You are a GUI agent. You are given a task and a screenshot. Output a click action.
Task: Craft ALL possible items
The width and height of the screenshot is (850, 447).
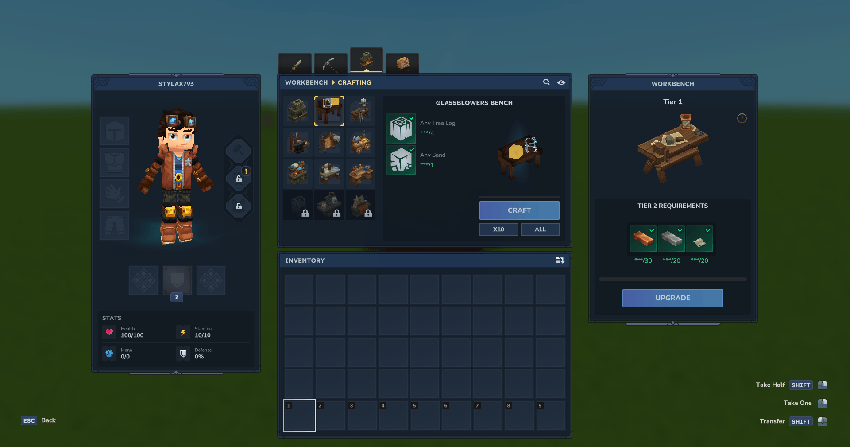click(540, 229)
